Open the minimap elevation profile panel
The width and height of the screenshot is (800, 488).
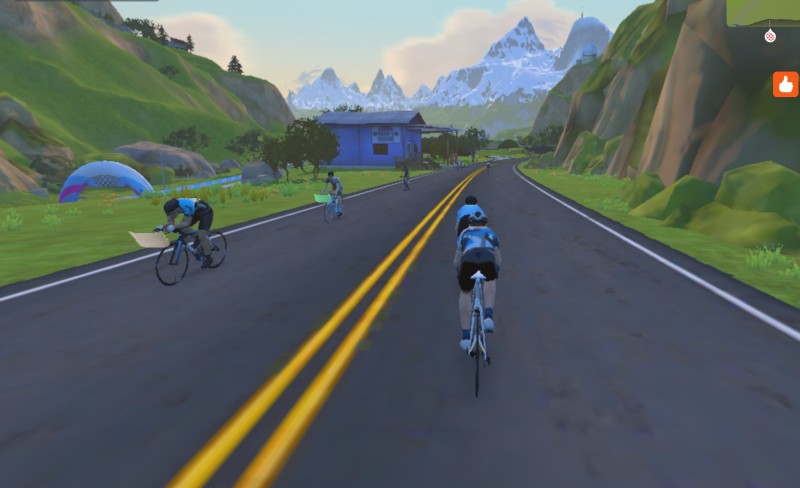tap(763, 12)
